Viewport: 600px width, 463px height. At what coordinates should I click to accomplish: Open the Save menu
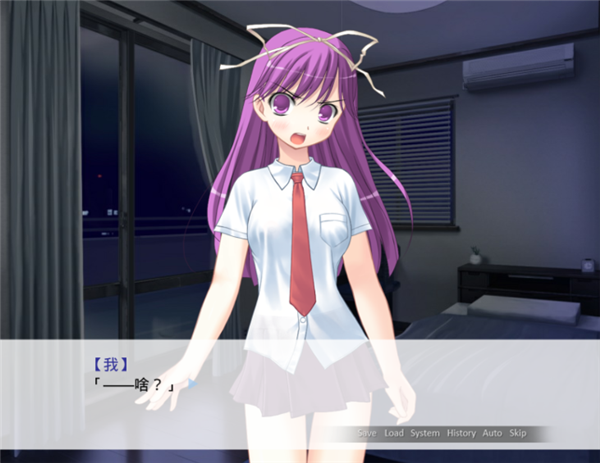[x=367, y=433]
